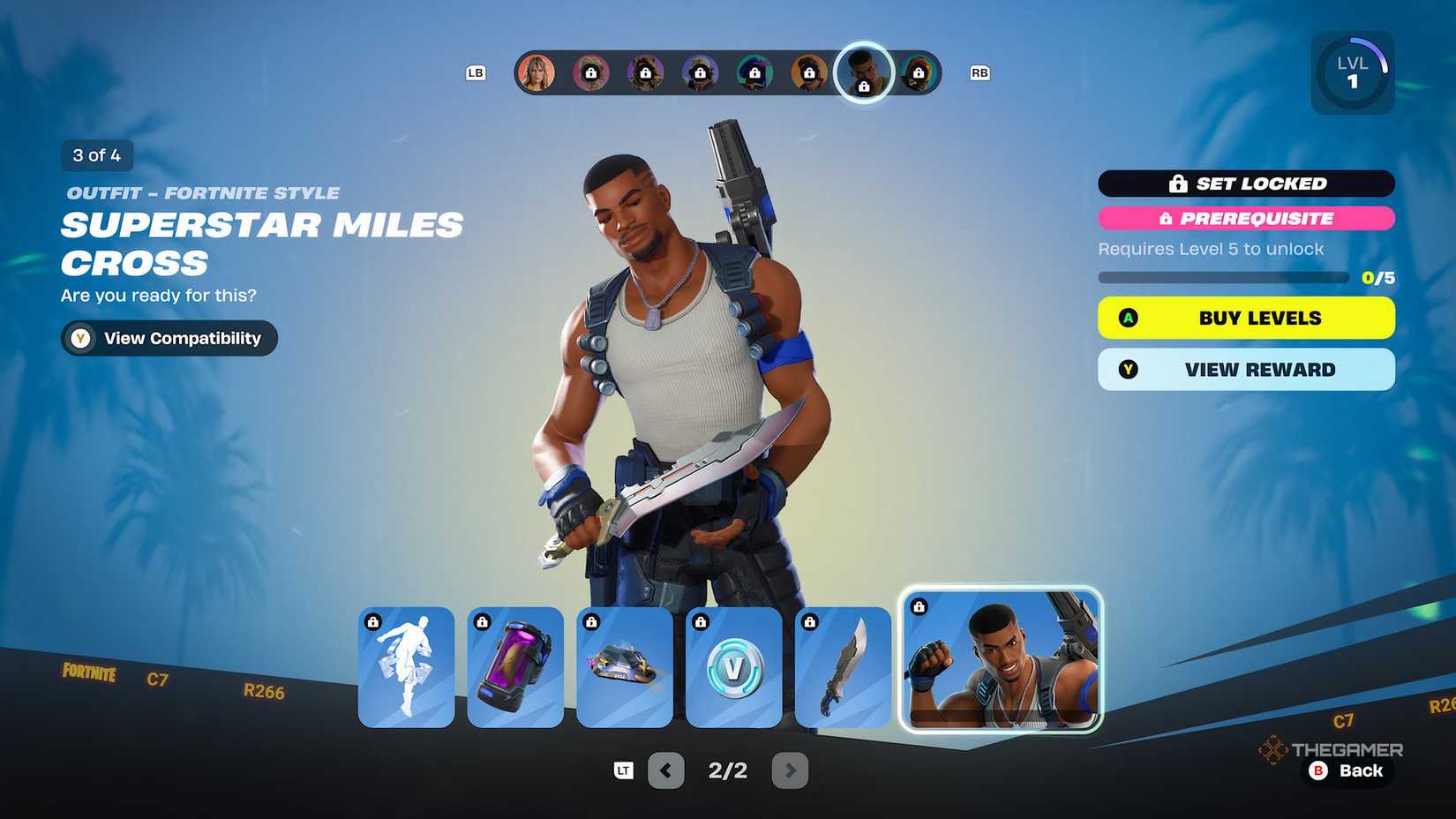Select the V-Bucks reward icon
The image size is (1456, 819).
click(x=733, y=666)
